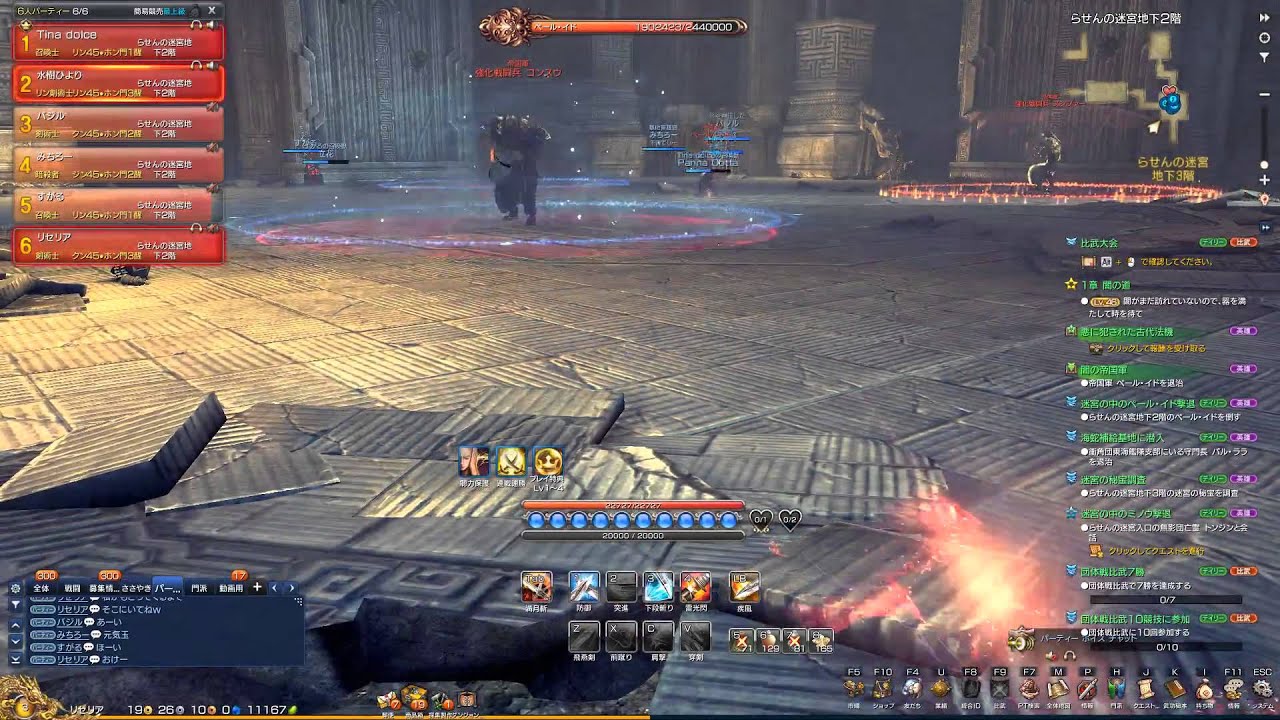
Task: Open the システム system menu
Action: [x=1263, y=689]
